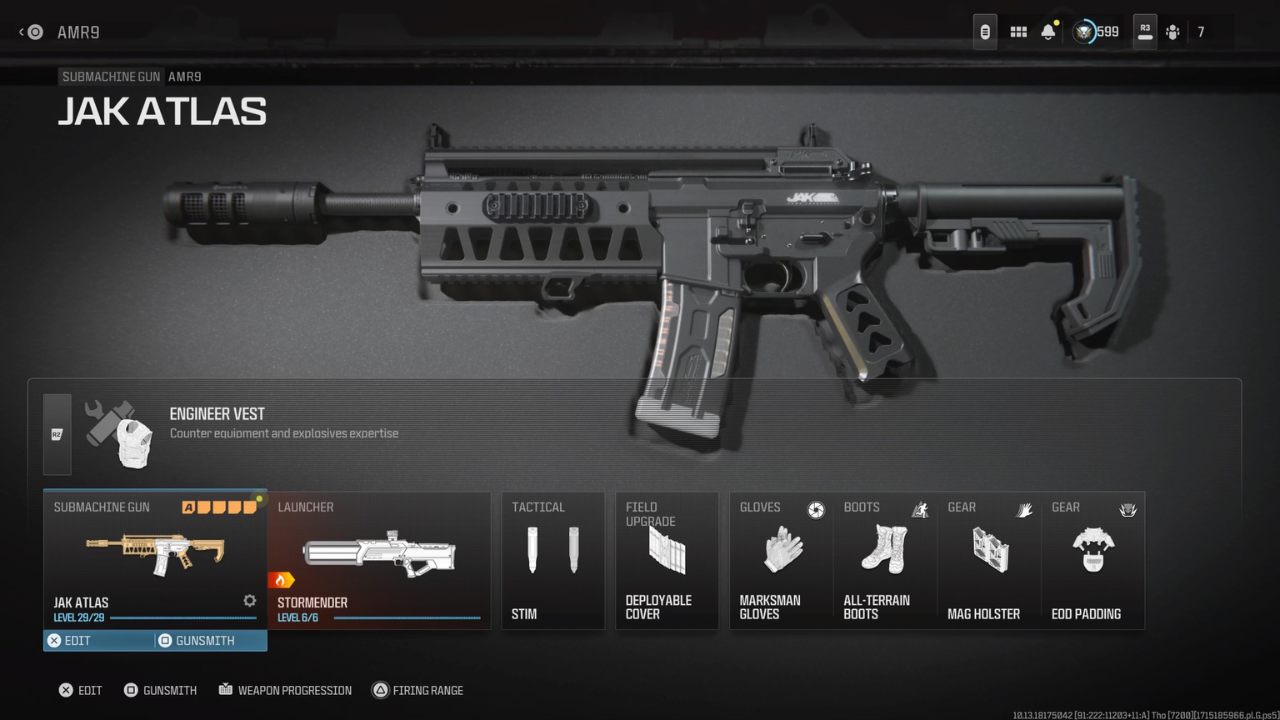Image resolution: width=1280 pixels, height=720 pixels.
Task: Click the flame icon on the Stormender card
Action: [x=280, y=578]
